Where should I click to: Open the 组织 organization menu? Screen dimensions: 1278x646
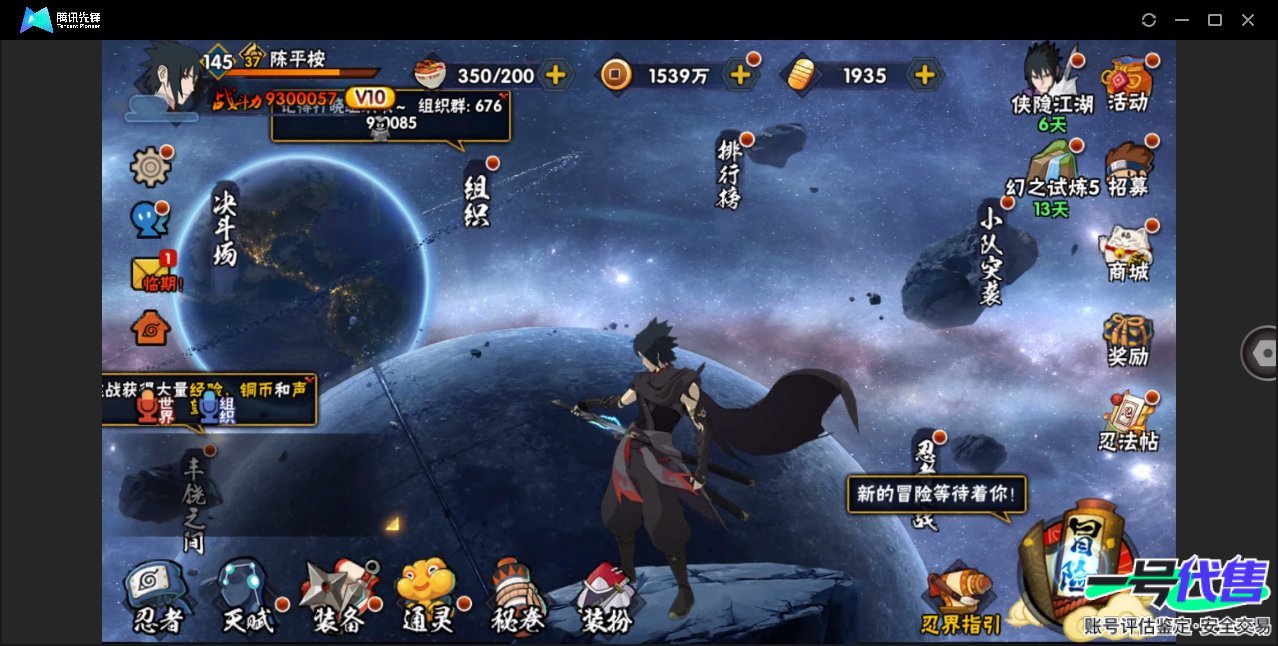click(476, 198)
